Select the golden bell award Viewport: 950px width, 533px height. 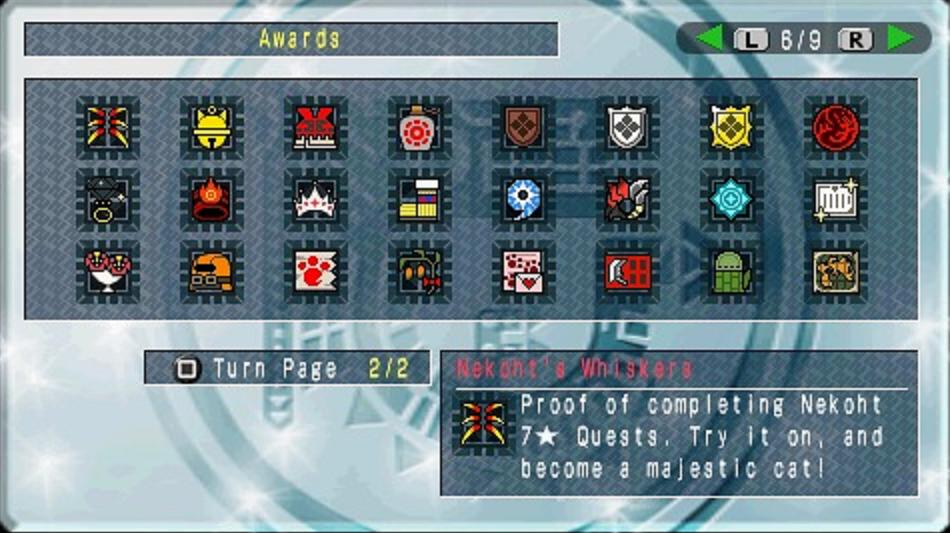(212, 128)
